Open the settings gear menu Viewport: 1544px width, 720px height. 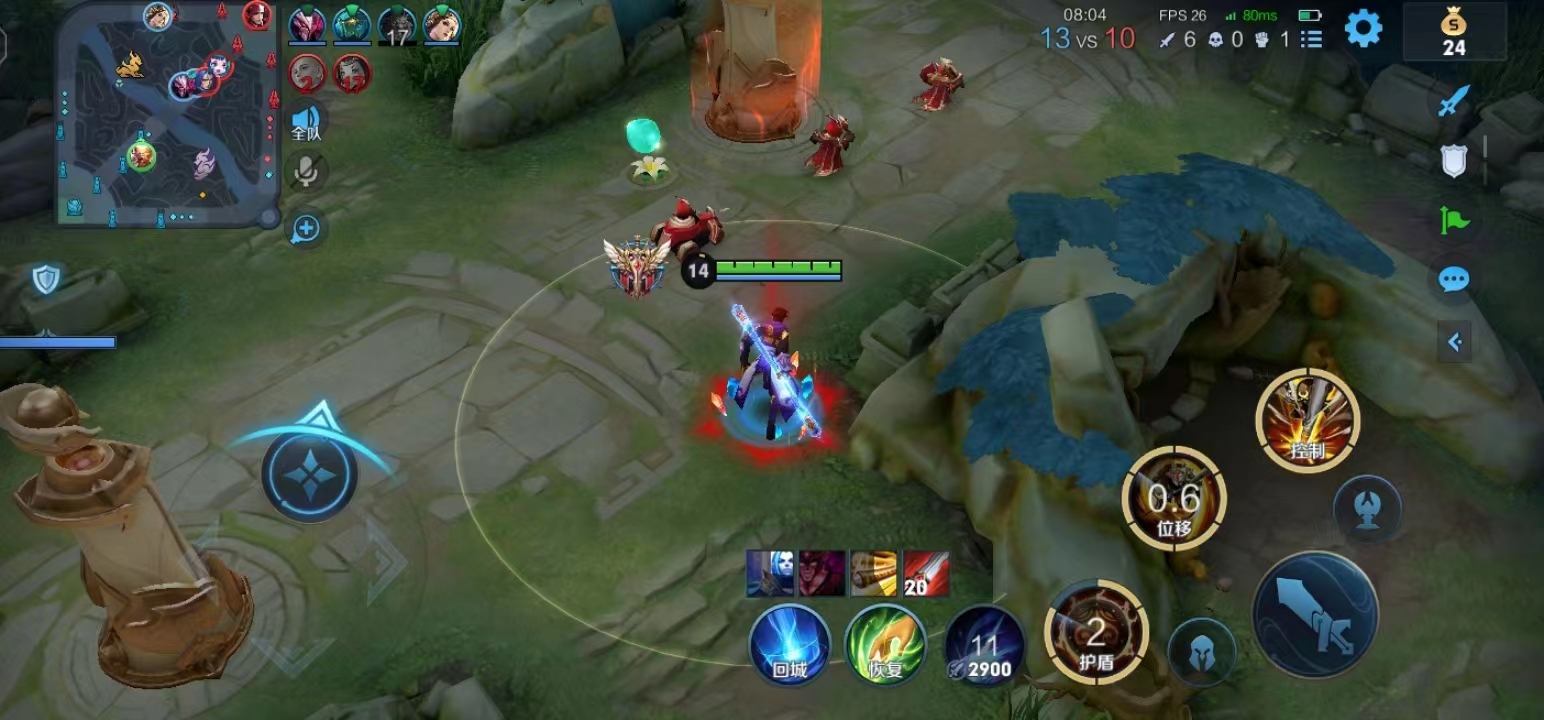pos(1363,28)
